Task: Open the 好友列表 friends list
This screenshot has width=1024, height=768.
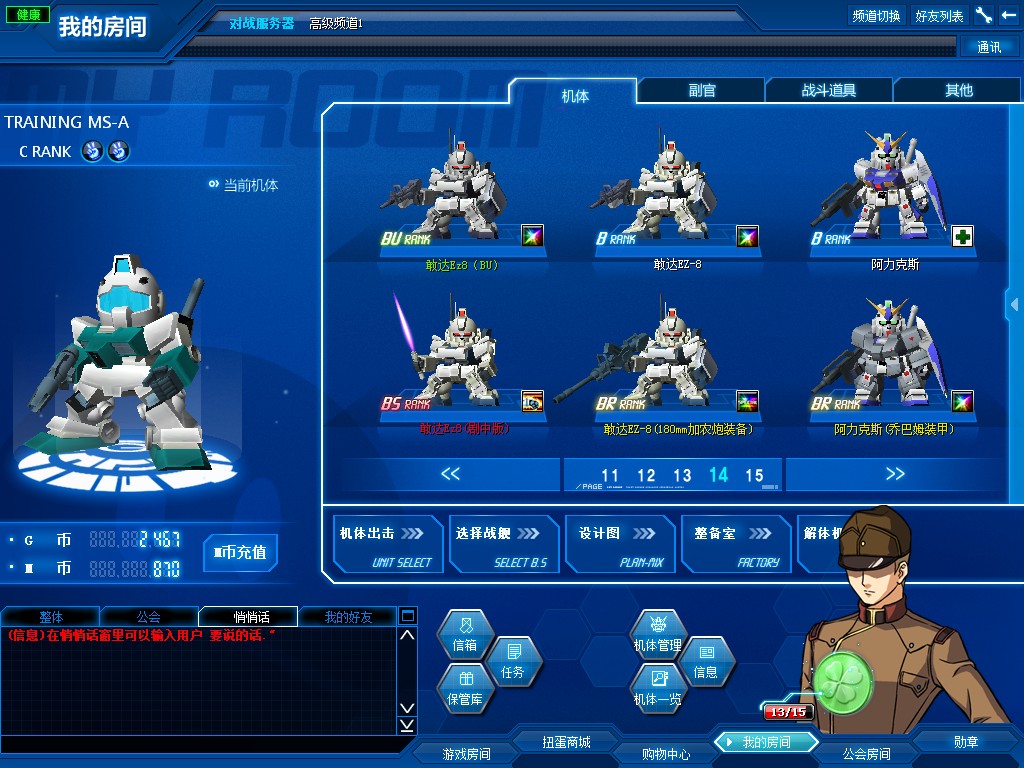Action: [939, 16]
